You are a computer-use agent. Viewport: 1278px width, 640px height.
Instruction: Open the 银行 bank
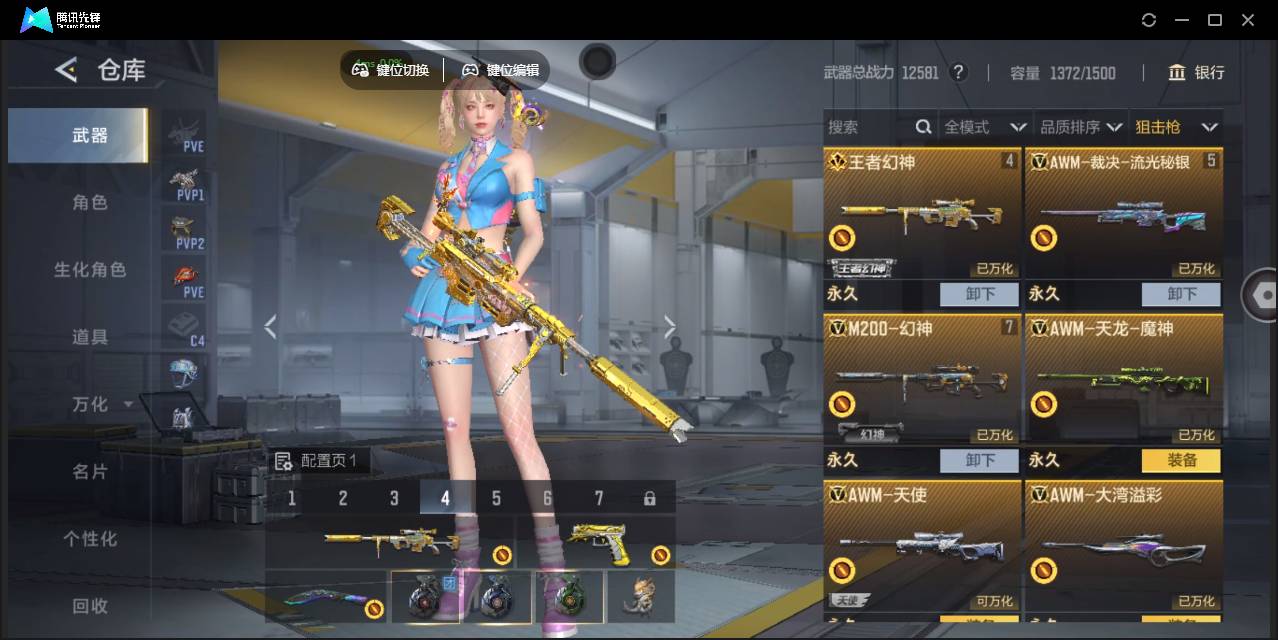(x=1196, y=72)
